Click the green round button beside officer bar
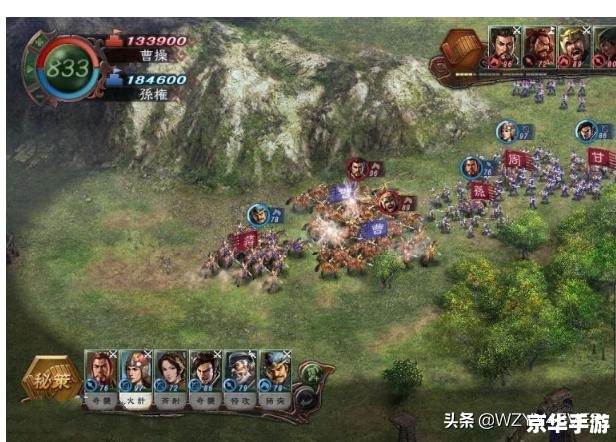The image size is (616, 442). [x=312, y=373]
